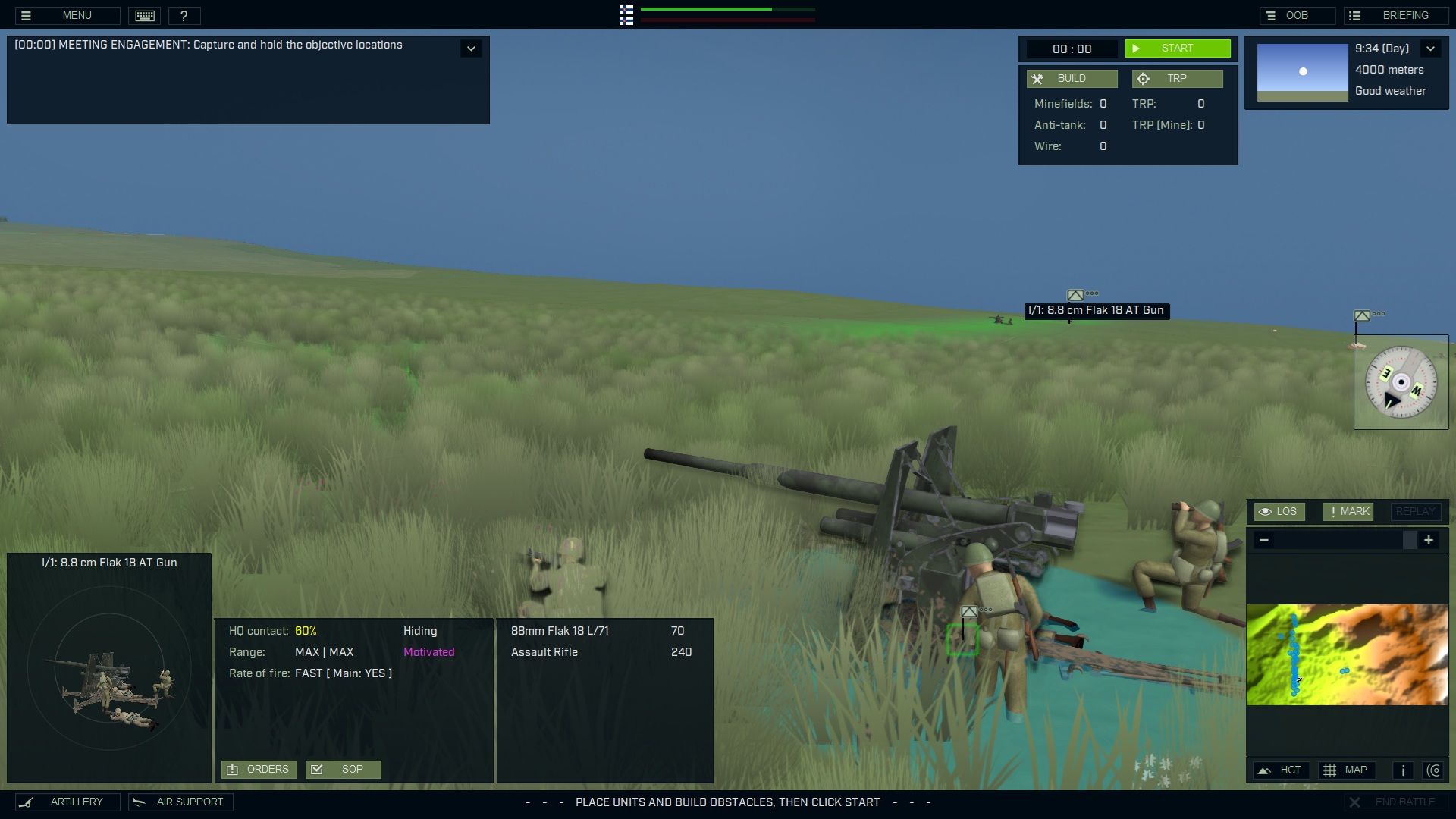This screenshot has height=819, width=1456.
Task: Open the keyboard shortcuts icon
Action: pyautogui.click(x=144, y=15)
